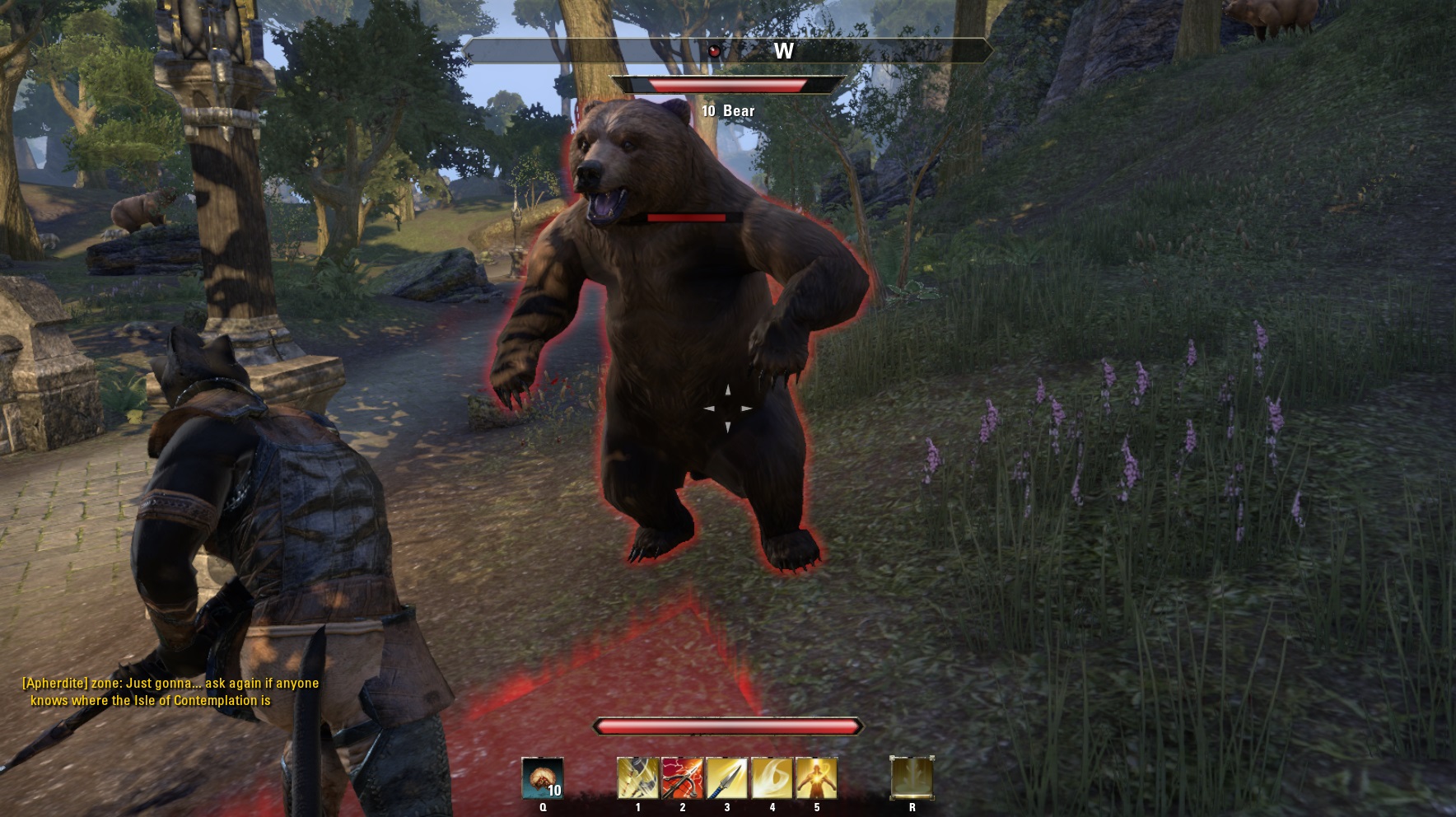
Task: Fire the red crossbow lightning ability
Action: point(683,778)
